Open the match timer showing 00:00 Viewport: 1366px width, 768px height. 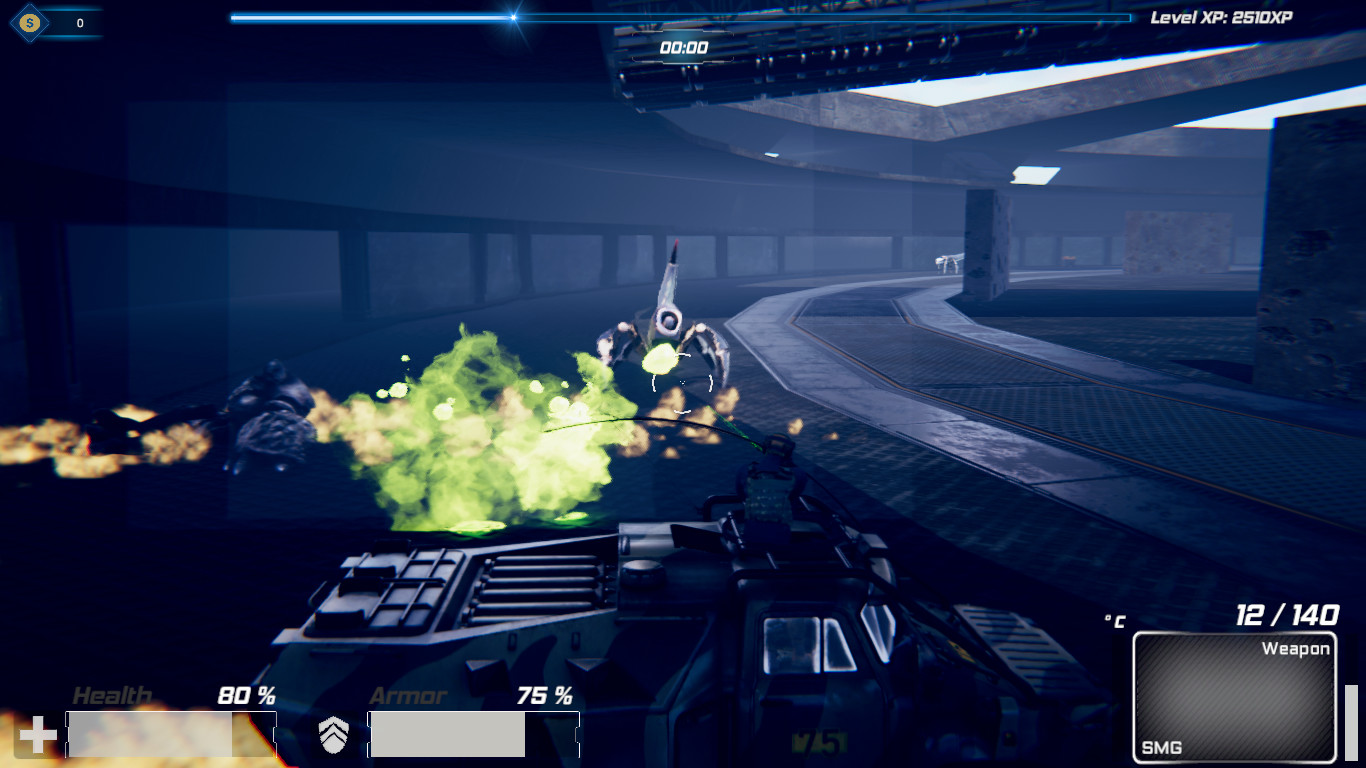click(x=684, y=46)
